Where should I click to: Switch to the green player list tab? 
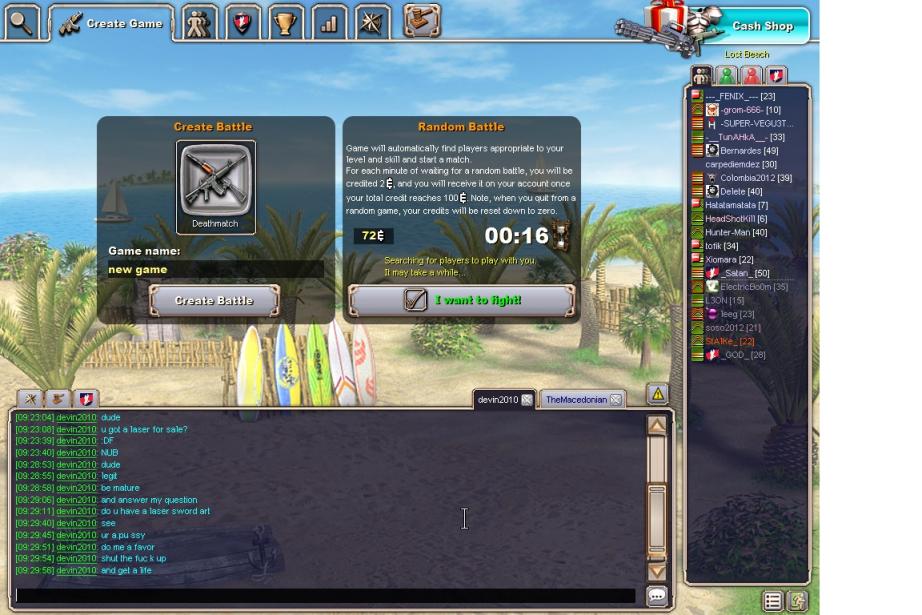click(x=727, y=76)
